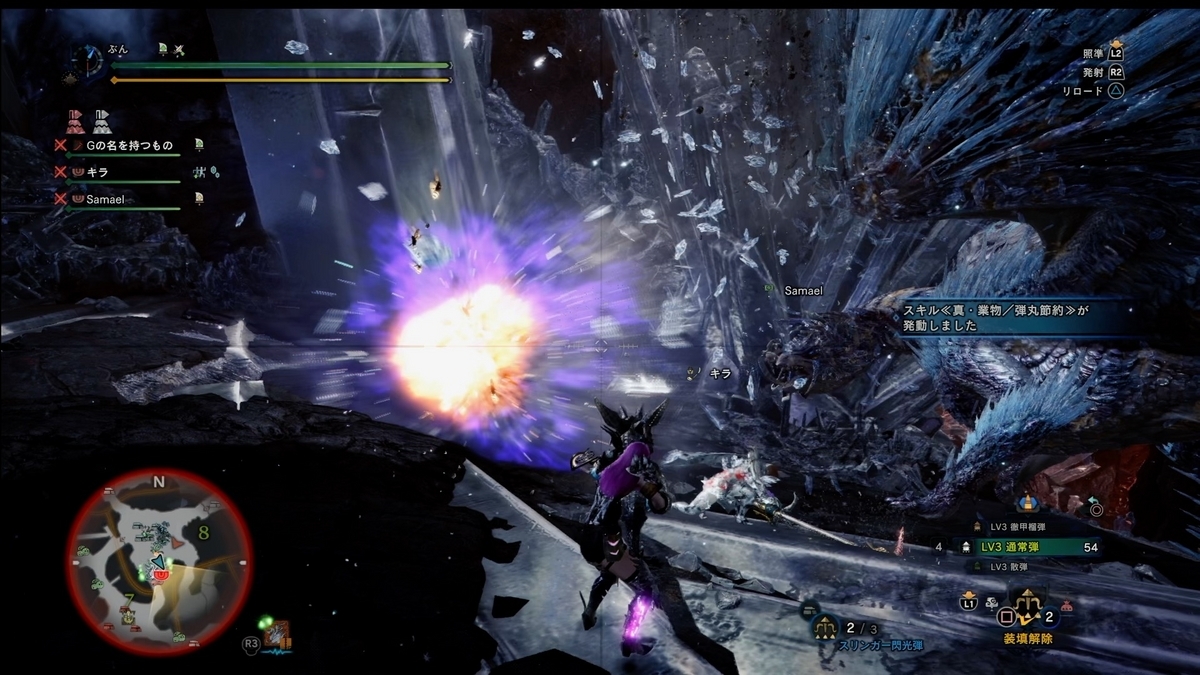Select the blue ammo icon above the ammo list
This screenshot has height=675, width=1200.
point(1025,502)
